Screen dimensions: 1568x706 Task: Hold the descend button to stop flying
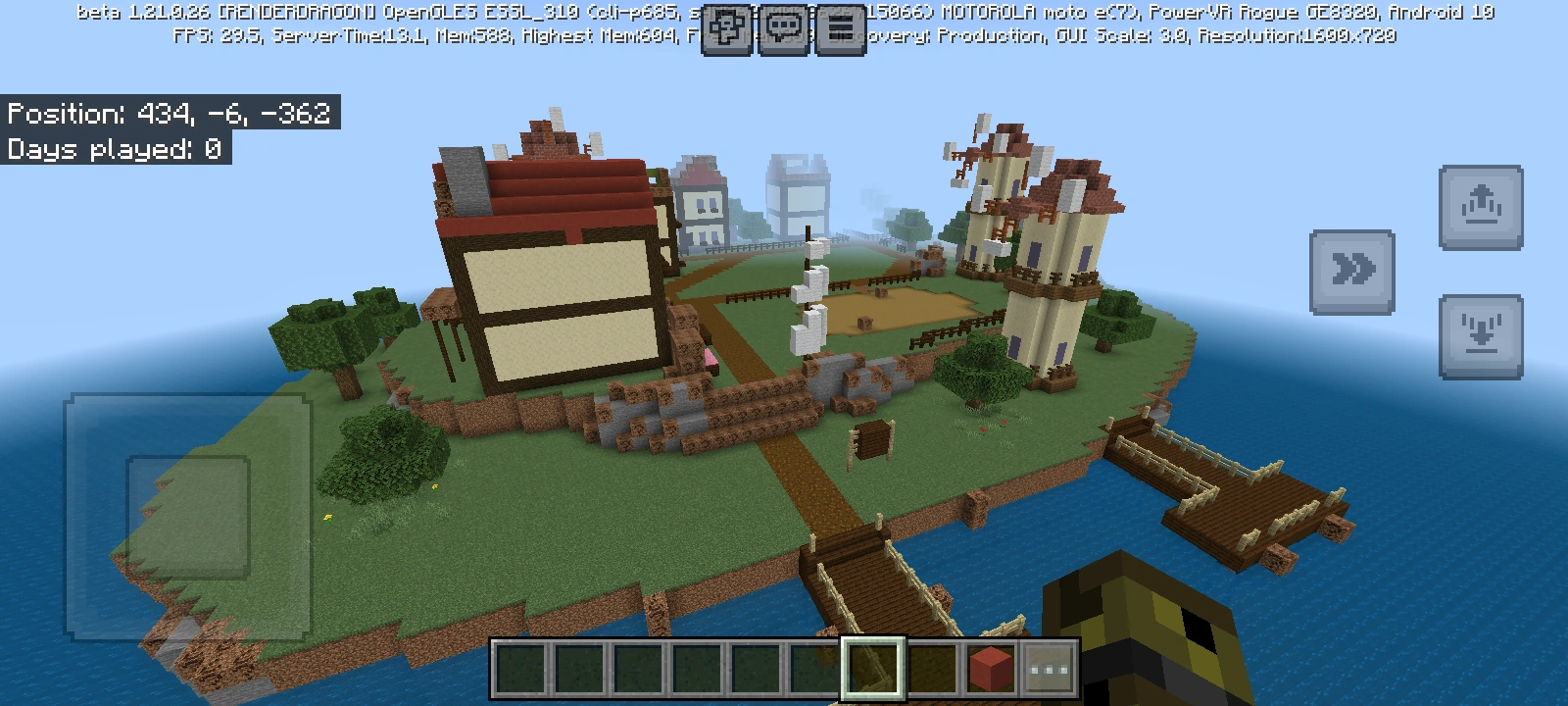(x=1481, y=330)
